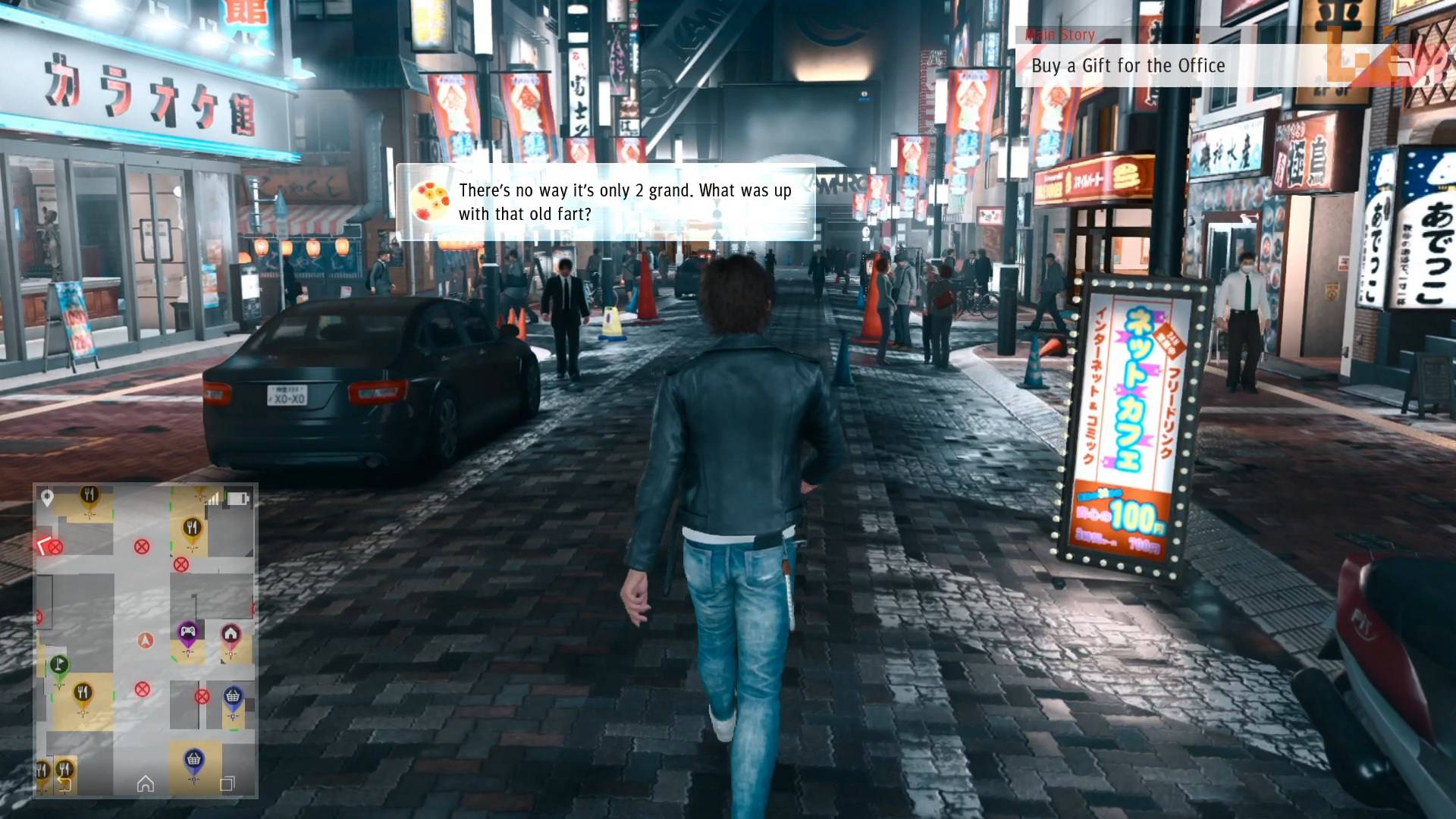Click the black restaurant pin at minimap top
Screen dimensions: 1456x819
point(88,494)
